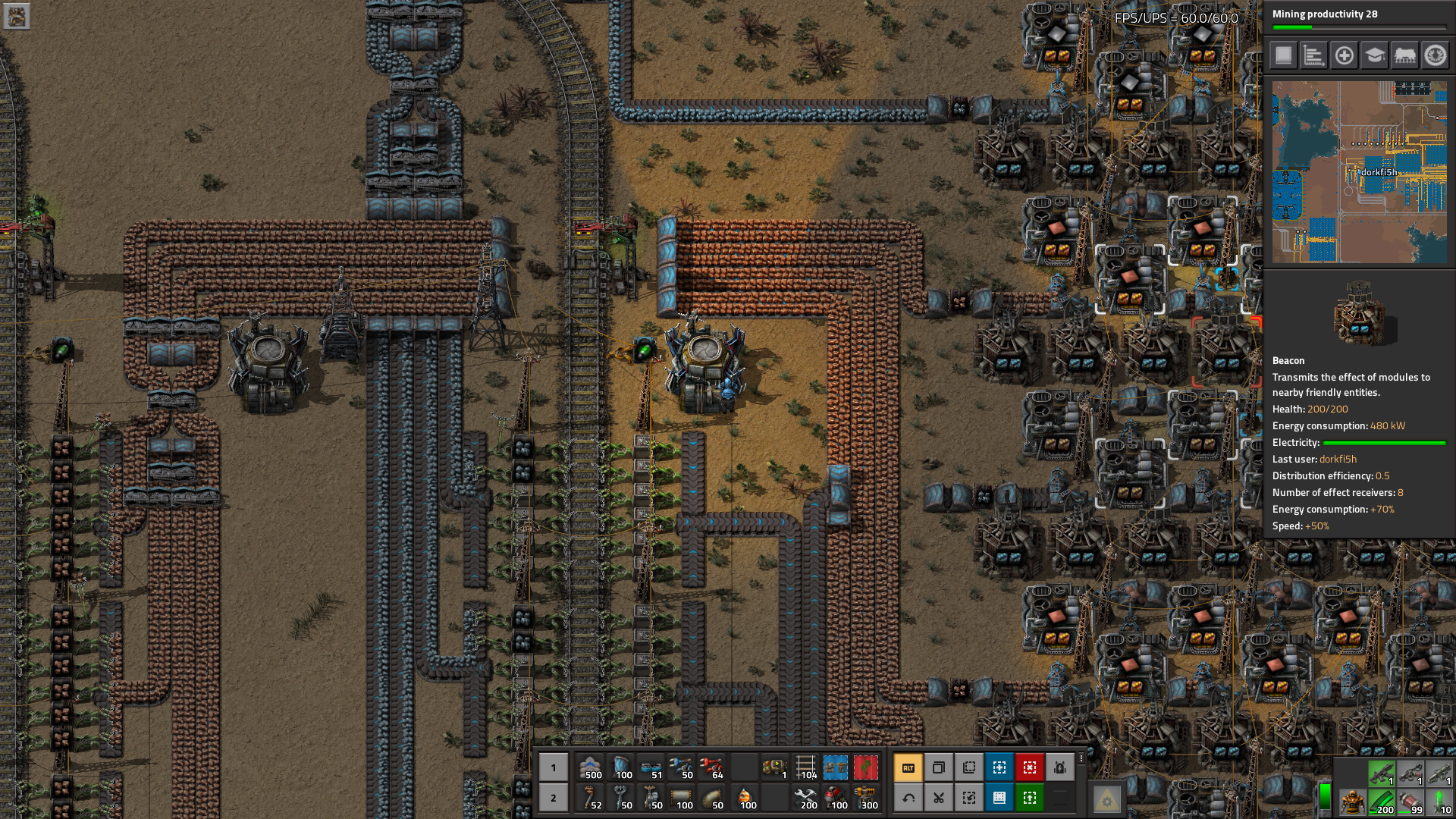Screen dimensions: 1456x819
Task: Undo the last build action
Action: coord(908,798)
